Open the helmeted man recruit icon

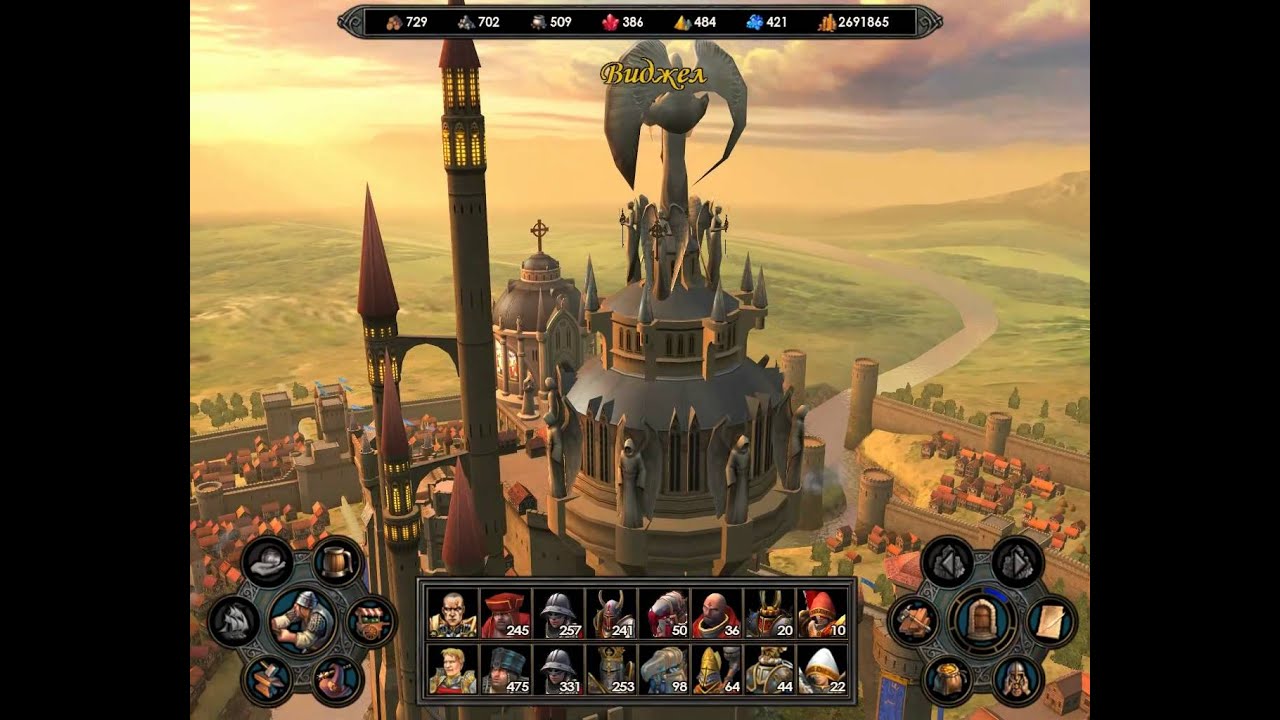click(1017, 680)
